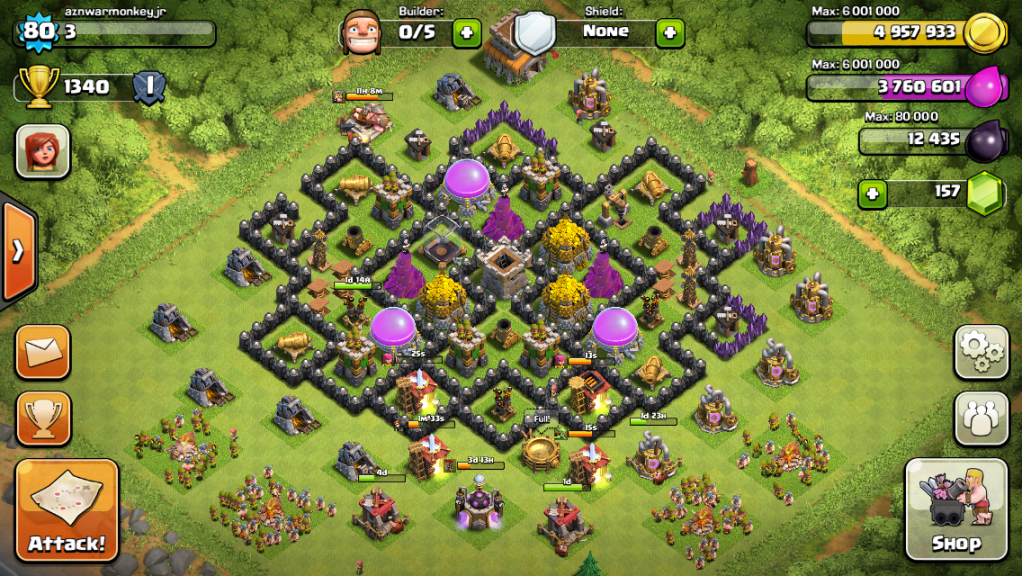The image size is (1022, 576).
Task: Open the Shop
Action: [x=956, y=510]
